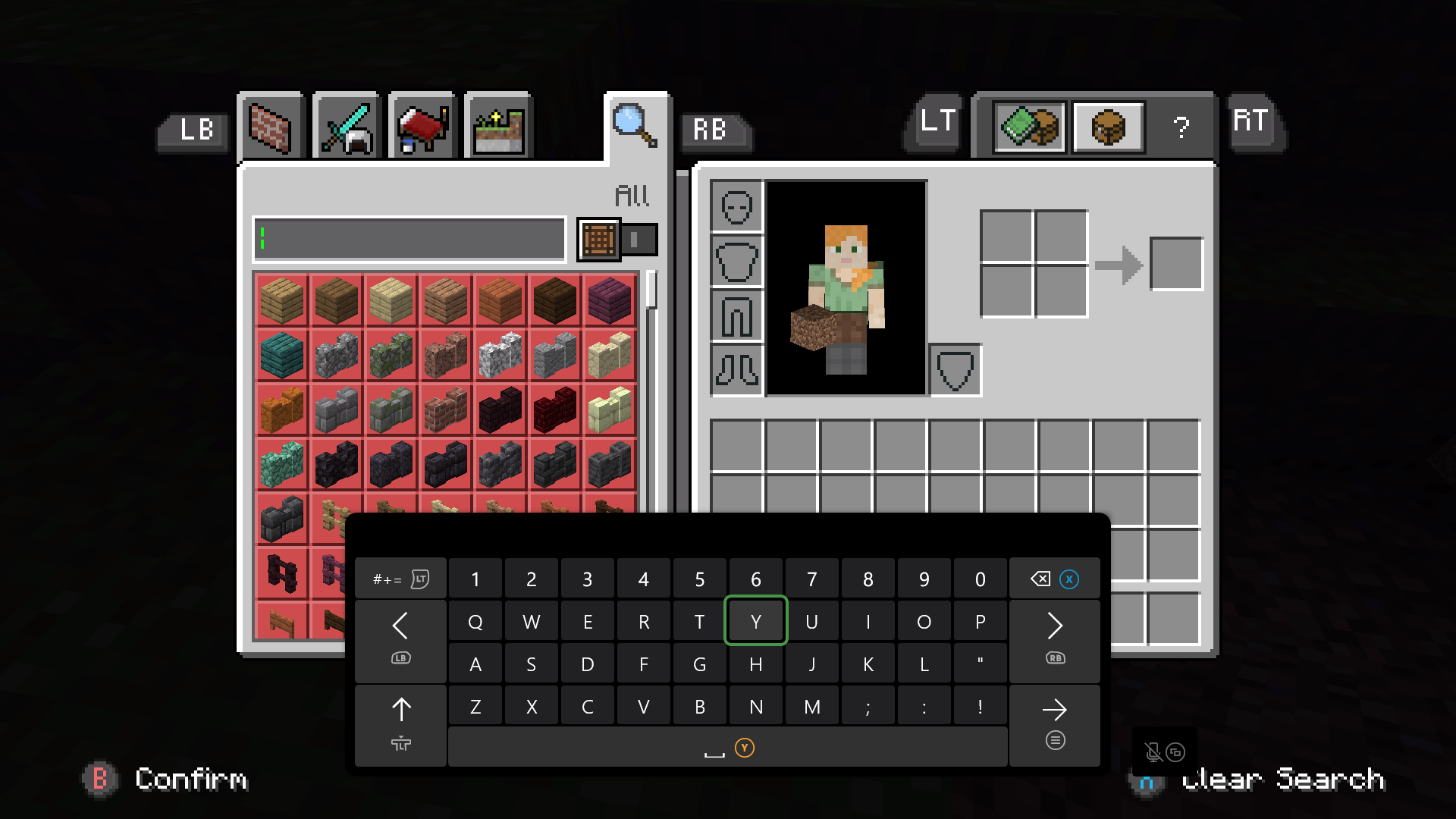This screenshot has height=819, width=1456.
Task: Open the All category filter
Action: pyautogui.click(x=632, y=194)
